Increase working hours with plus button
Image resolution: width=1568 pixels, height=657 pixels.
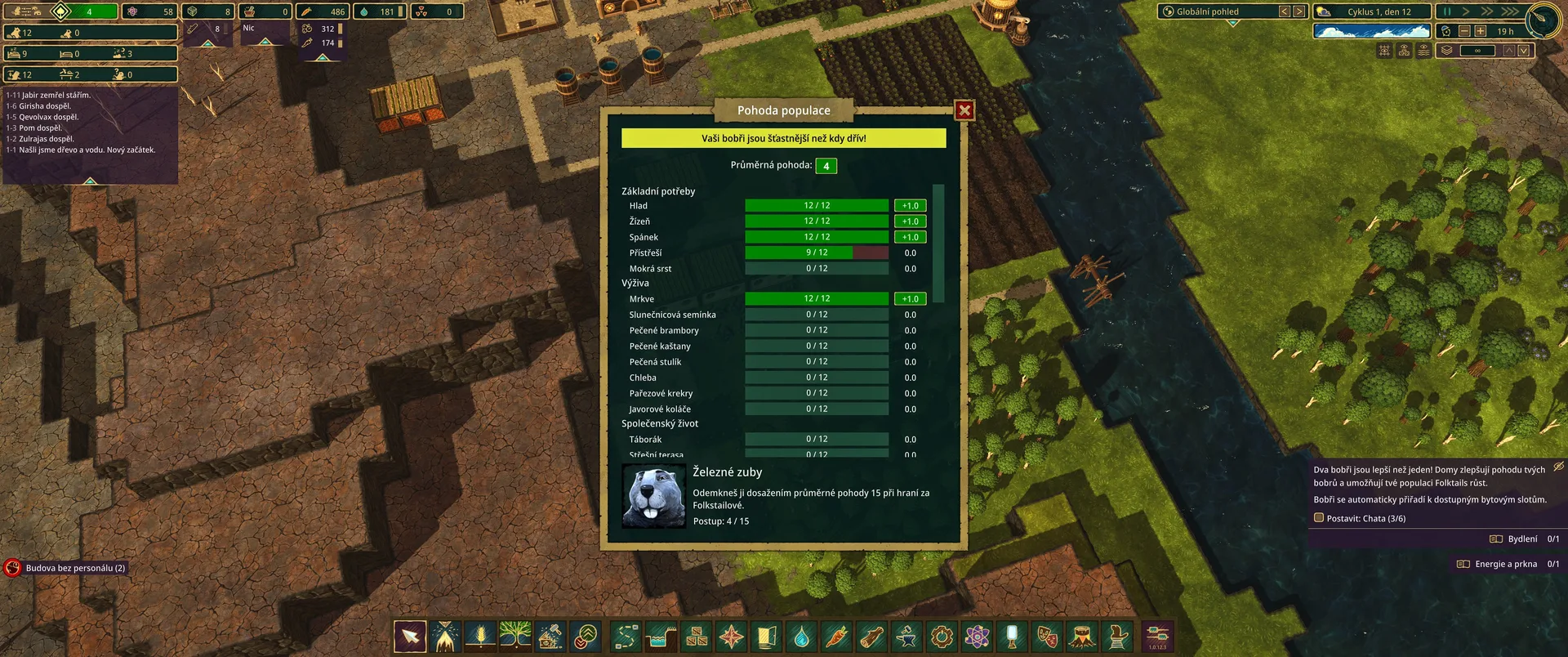click(1480, 31)
